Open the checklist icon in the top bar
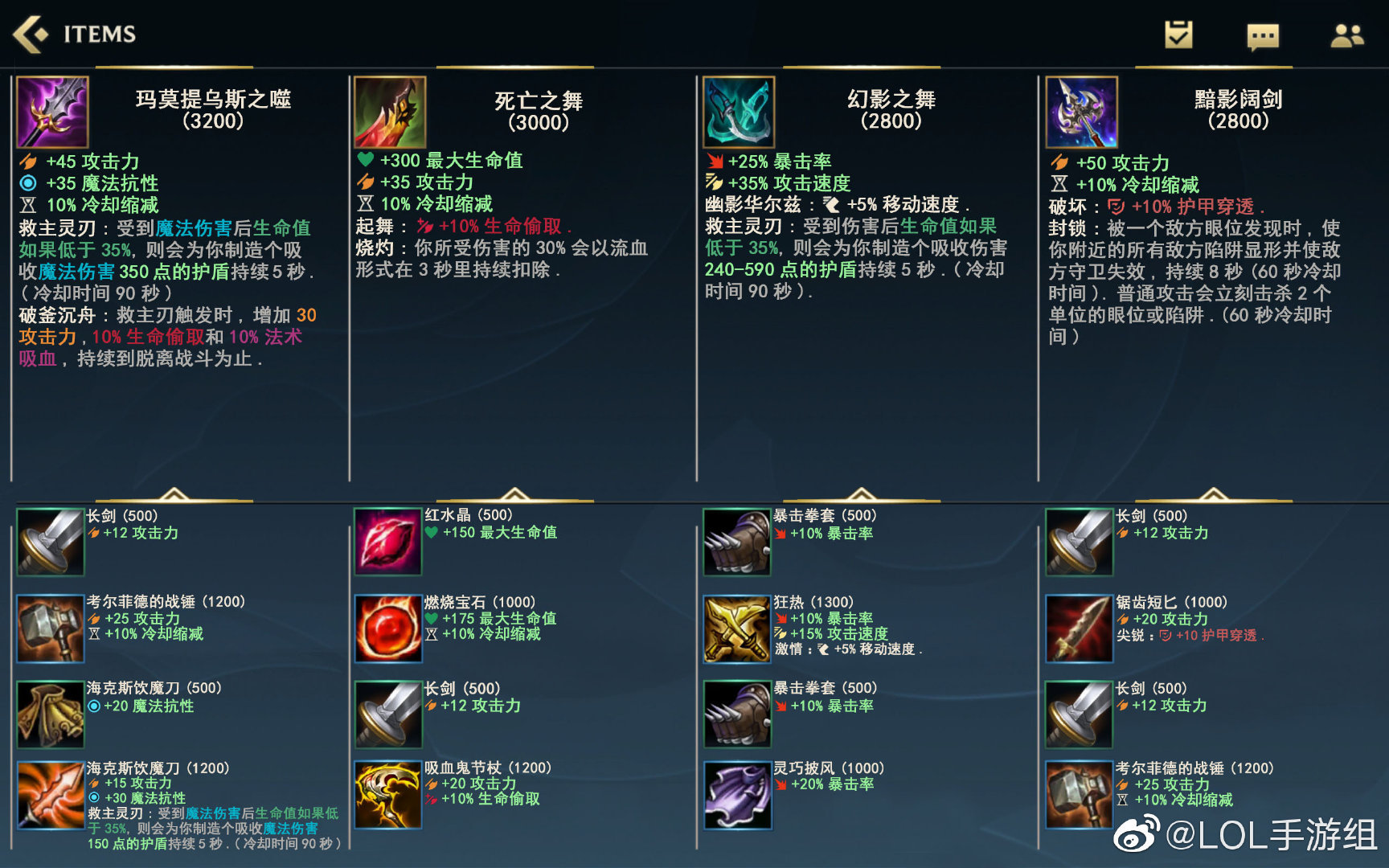This screenshot has height=868, width=1389. click(x=1177, y=35)
